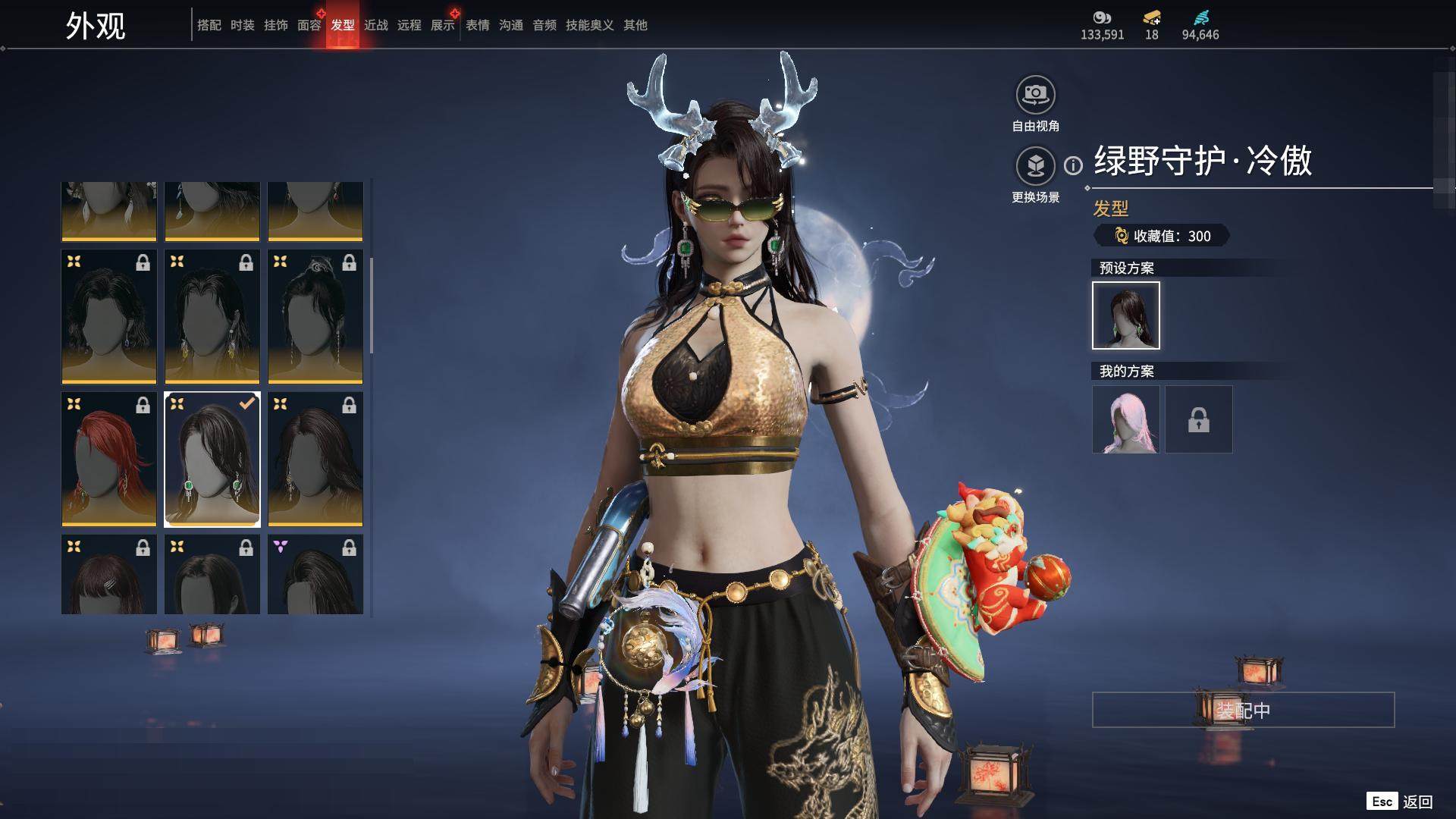Open the 表情 tab
Image resolution: width=1456 pixels, height=819 pixels.
477,25
